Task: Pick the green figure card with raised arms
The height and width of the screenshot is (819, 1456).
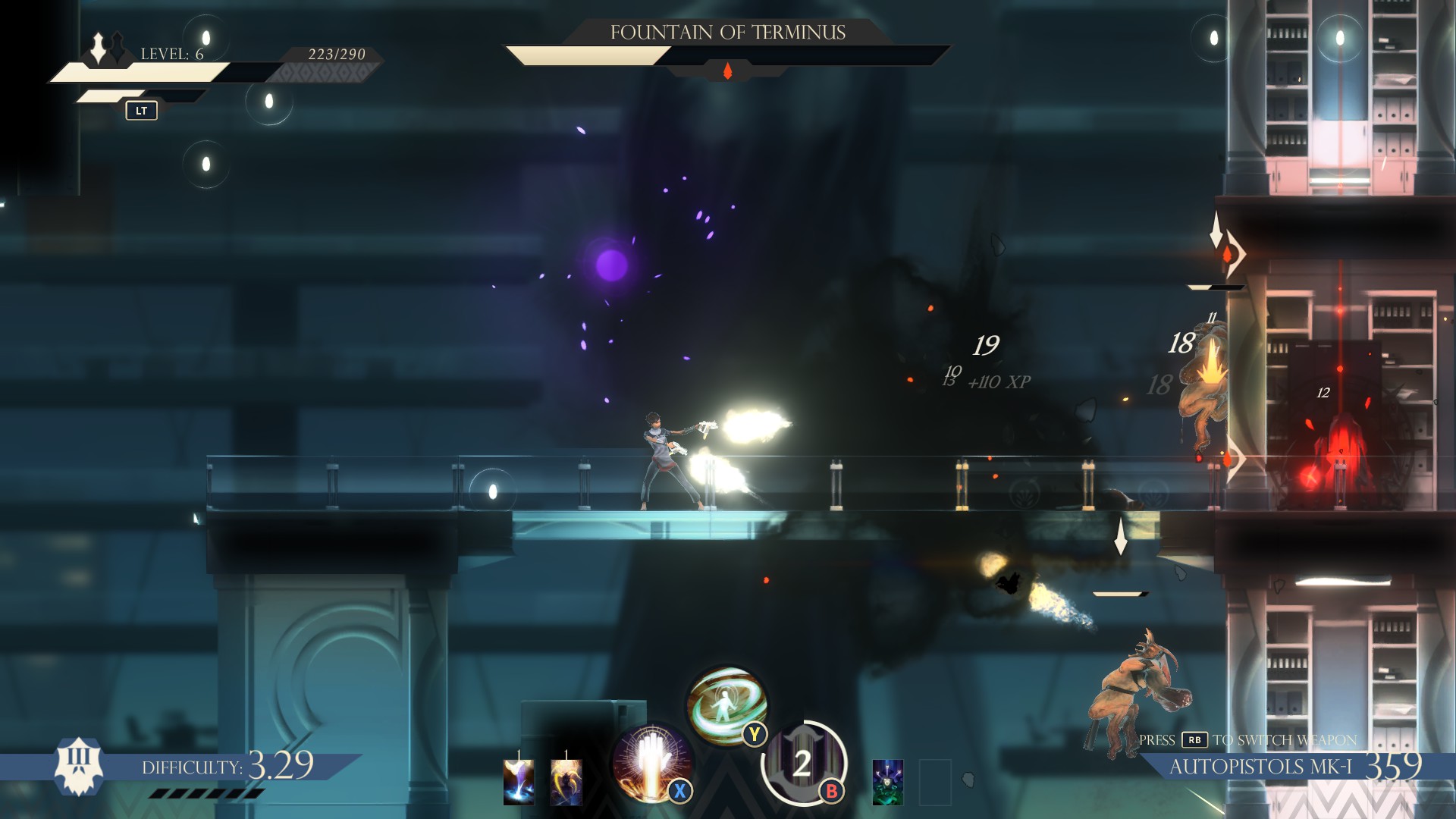Action: (x=887, y=781)
